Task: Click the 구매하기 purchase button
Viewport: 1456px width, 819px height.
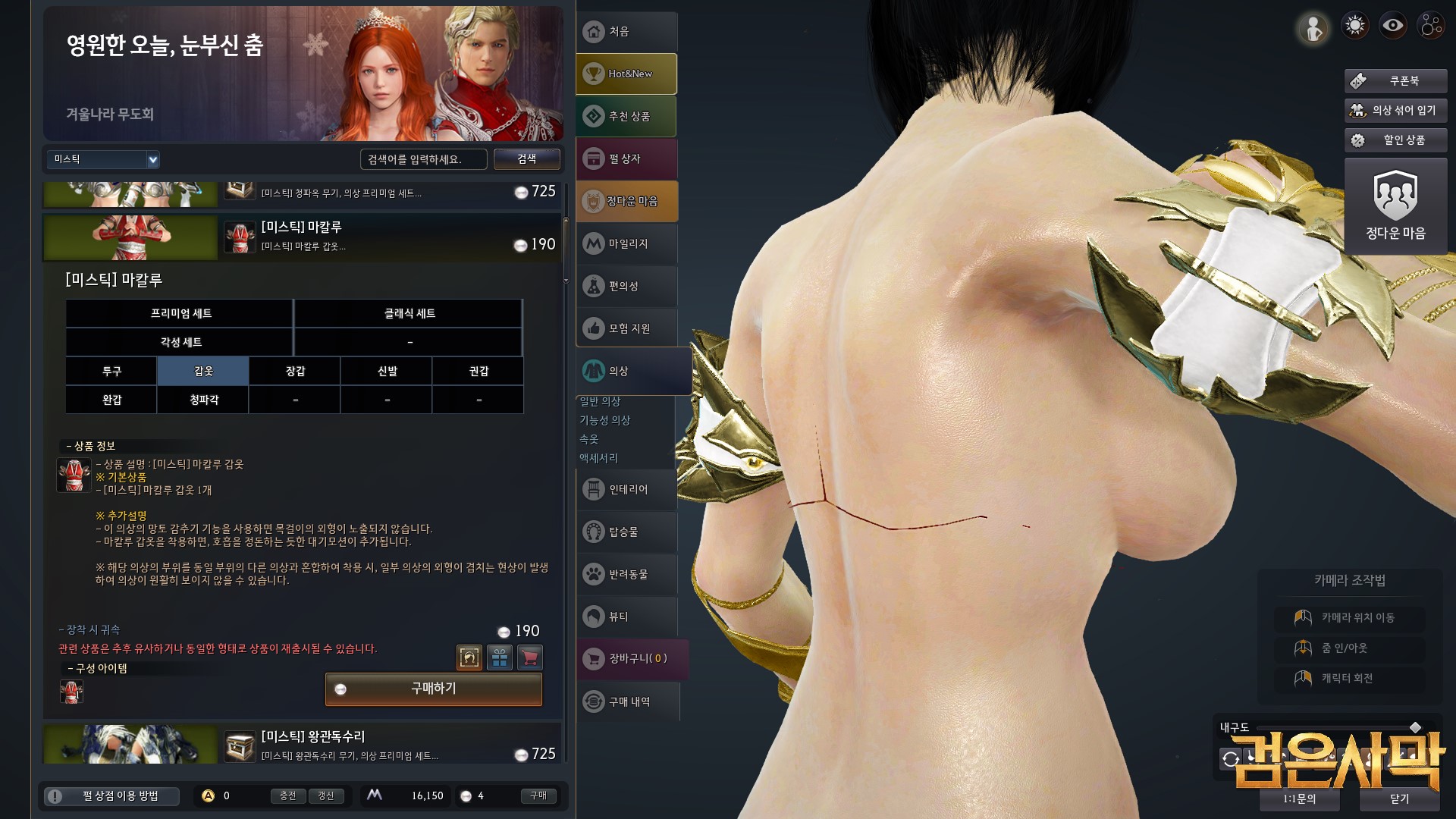Action: click(433, 689)
